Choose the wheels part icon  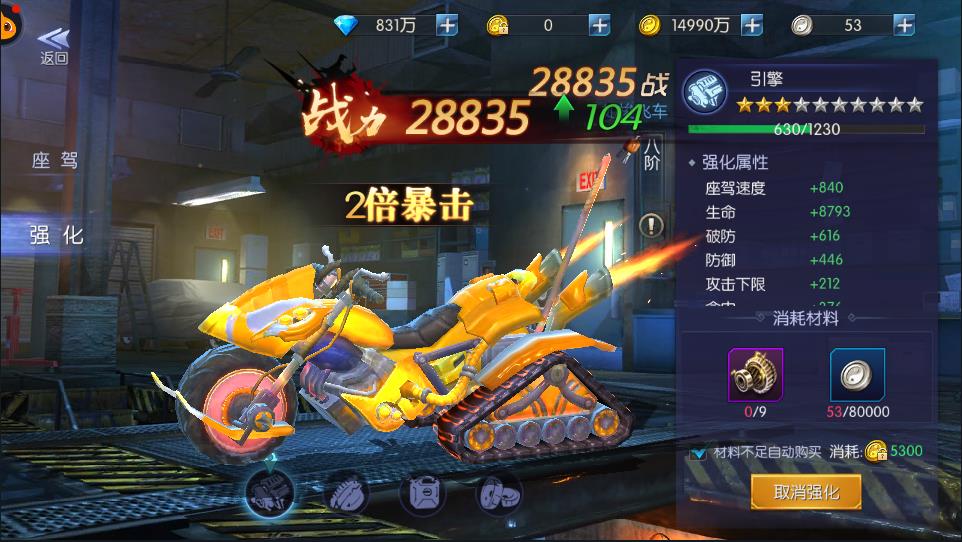coord(498,493)
